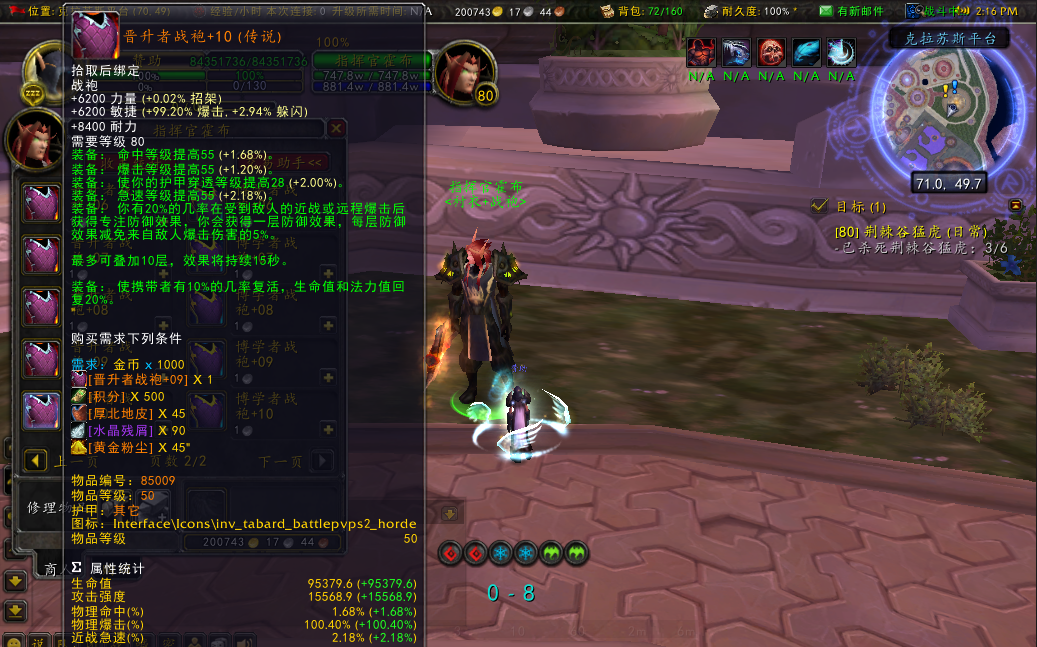This screenshot has height=647, width=1037.
Task: Toggle the objectives checkmark icon
Action: pos(821,206)
